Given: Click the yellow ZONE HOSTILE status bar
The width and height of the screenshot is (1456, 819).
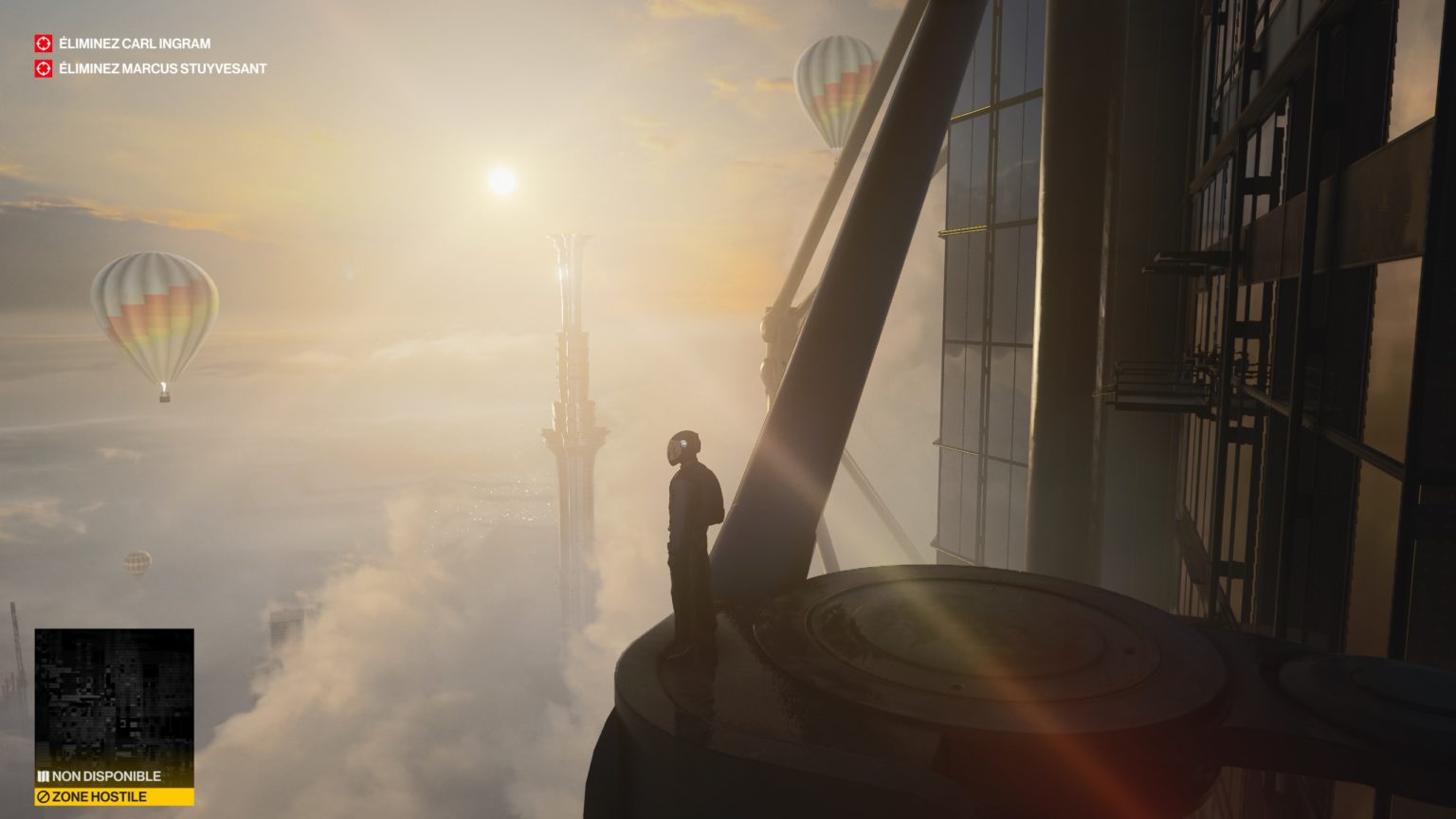Looking at the screenshot, I should (x=112, y=797).
